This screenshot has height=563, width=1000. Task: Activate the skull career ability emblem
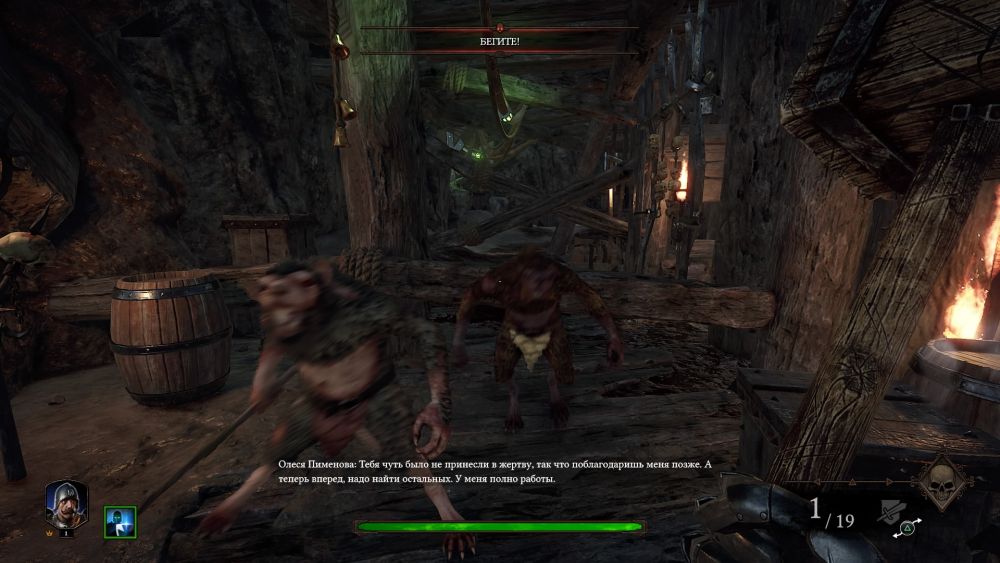[942, 483]
